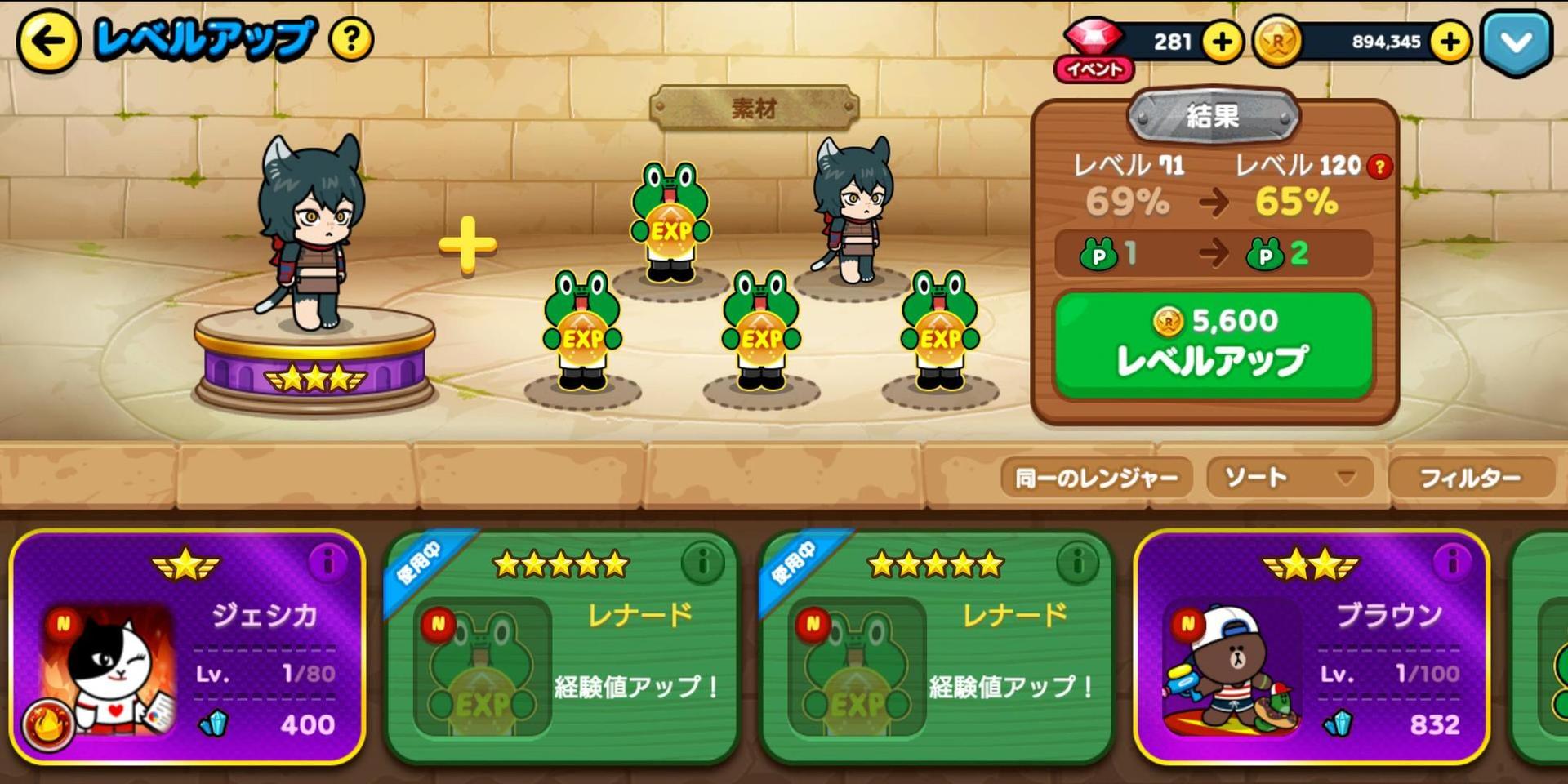
Task: Open the フィルター options
Action: click(1470, 478)
